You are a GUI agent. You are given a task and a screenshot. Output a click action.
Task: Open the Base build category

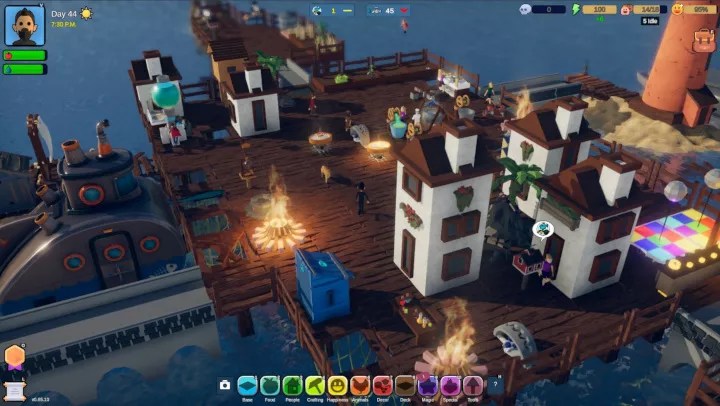[247, 385]
